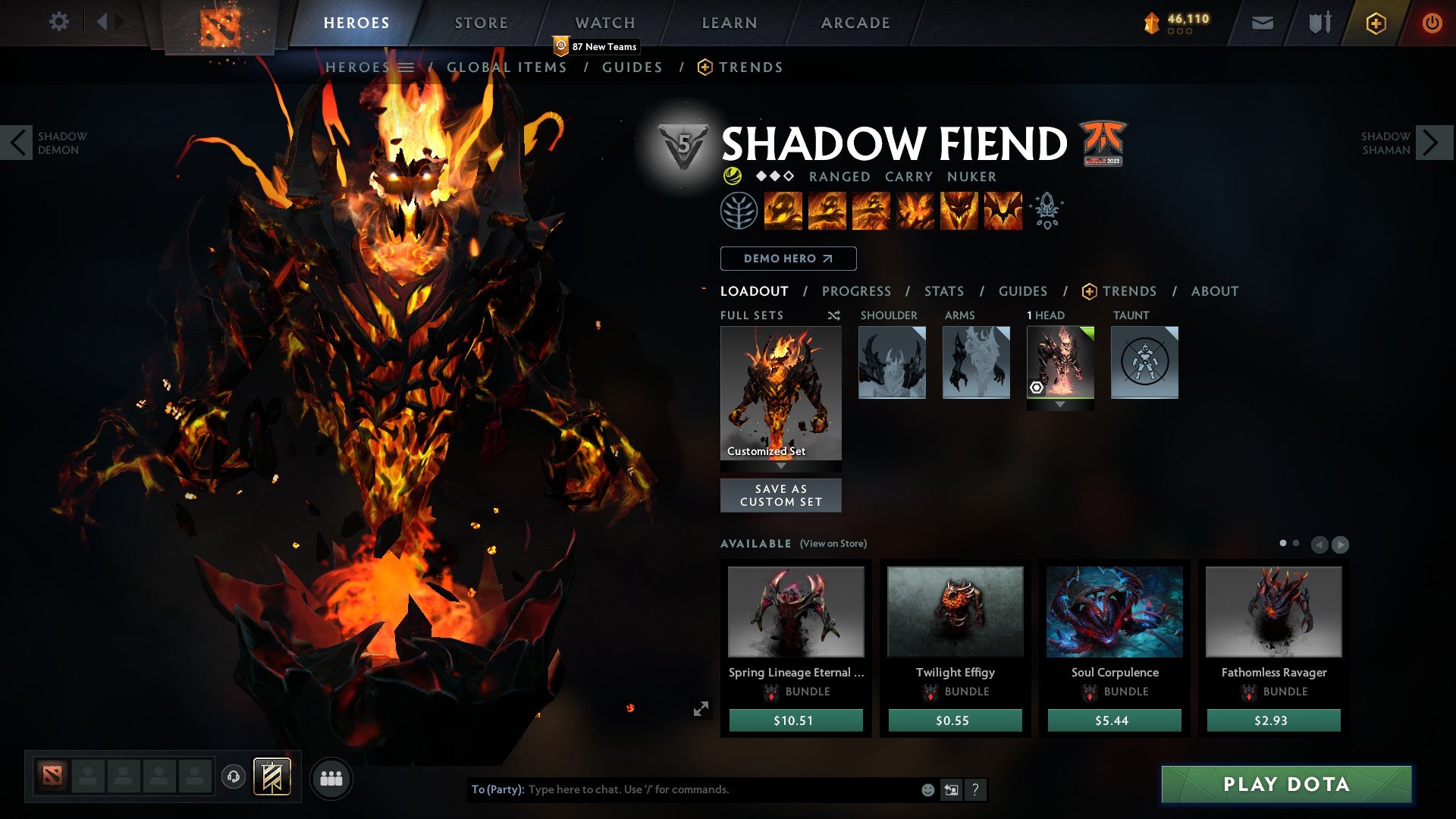Expand the heroes hamburger menu
Image resolution: width=1456 pixels, height=819 pixels.
click(407, 67)
